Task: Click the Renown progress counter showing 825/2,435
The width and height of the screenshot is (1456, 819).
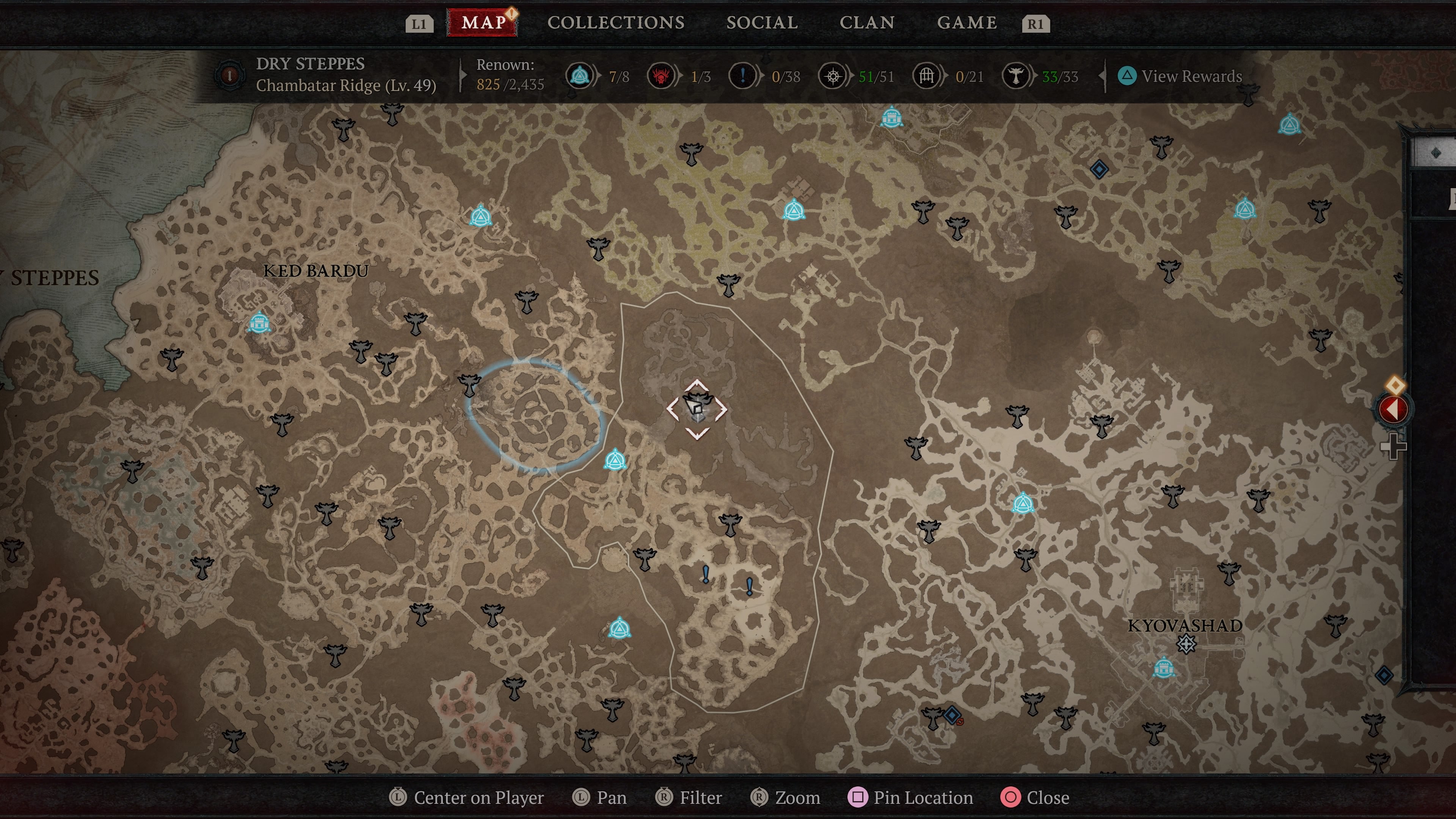Action: pyautogui.click(x=509, y=84)
